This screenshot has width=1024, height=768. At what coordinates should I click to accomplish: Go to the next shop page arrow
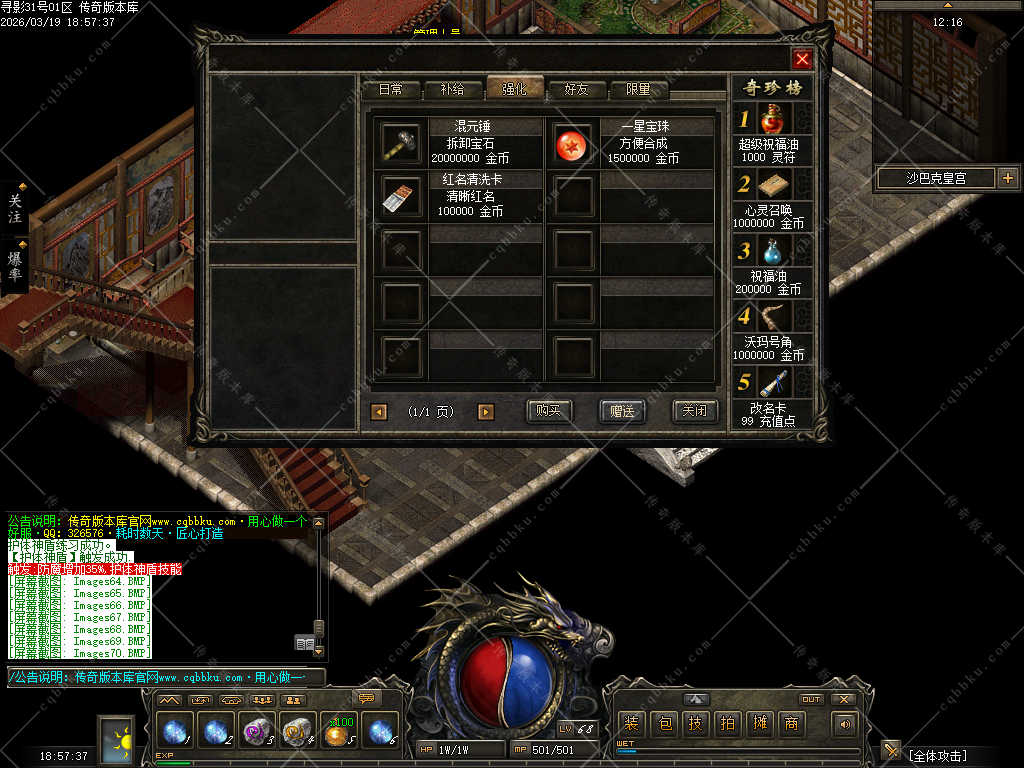(486, 412)
